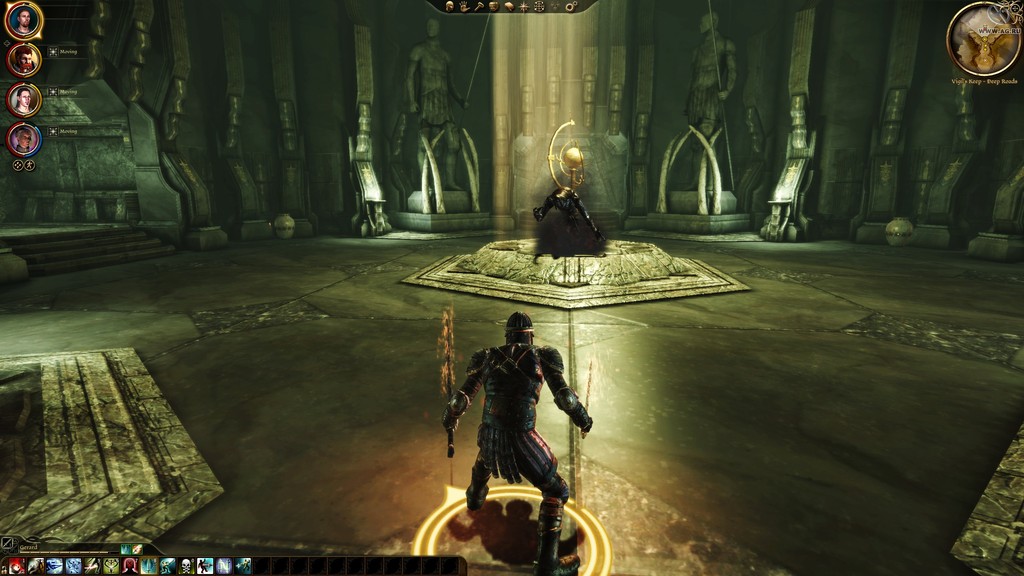Image resolution: width=1024 pixels, height=576 pixels.
Task: Open the game options gear icon
Action: click(x=571, y=6)
